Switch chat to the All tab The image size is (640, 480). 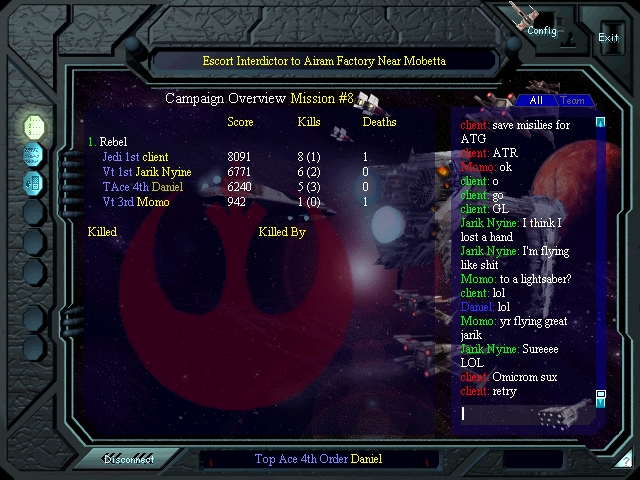coord(536,100)
